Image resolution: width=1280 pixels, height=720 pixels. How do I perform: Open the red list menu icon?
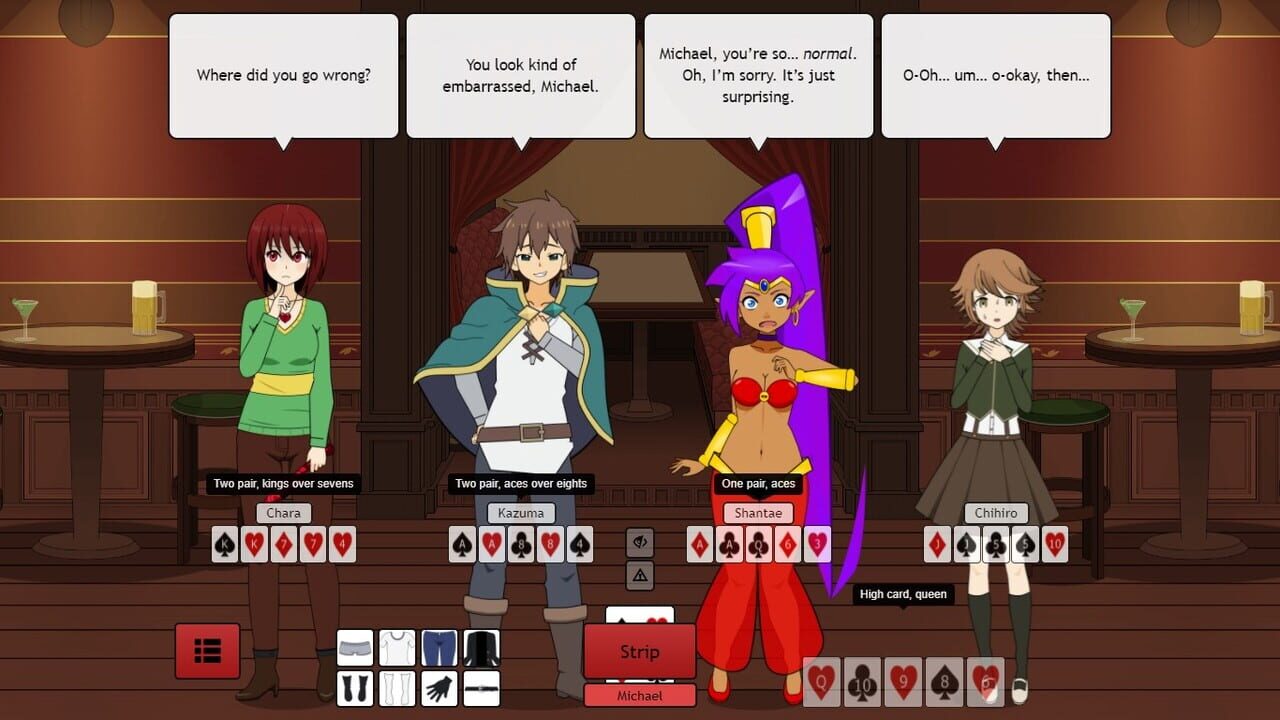[207, 650]
